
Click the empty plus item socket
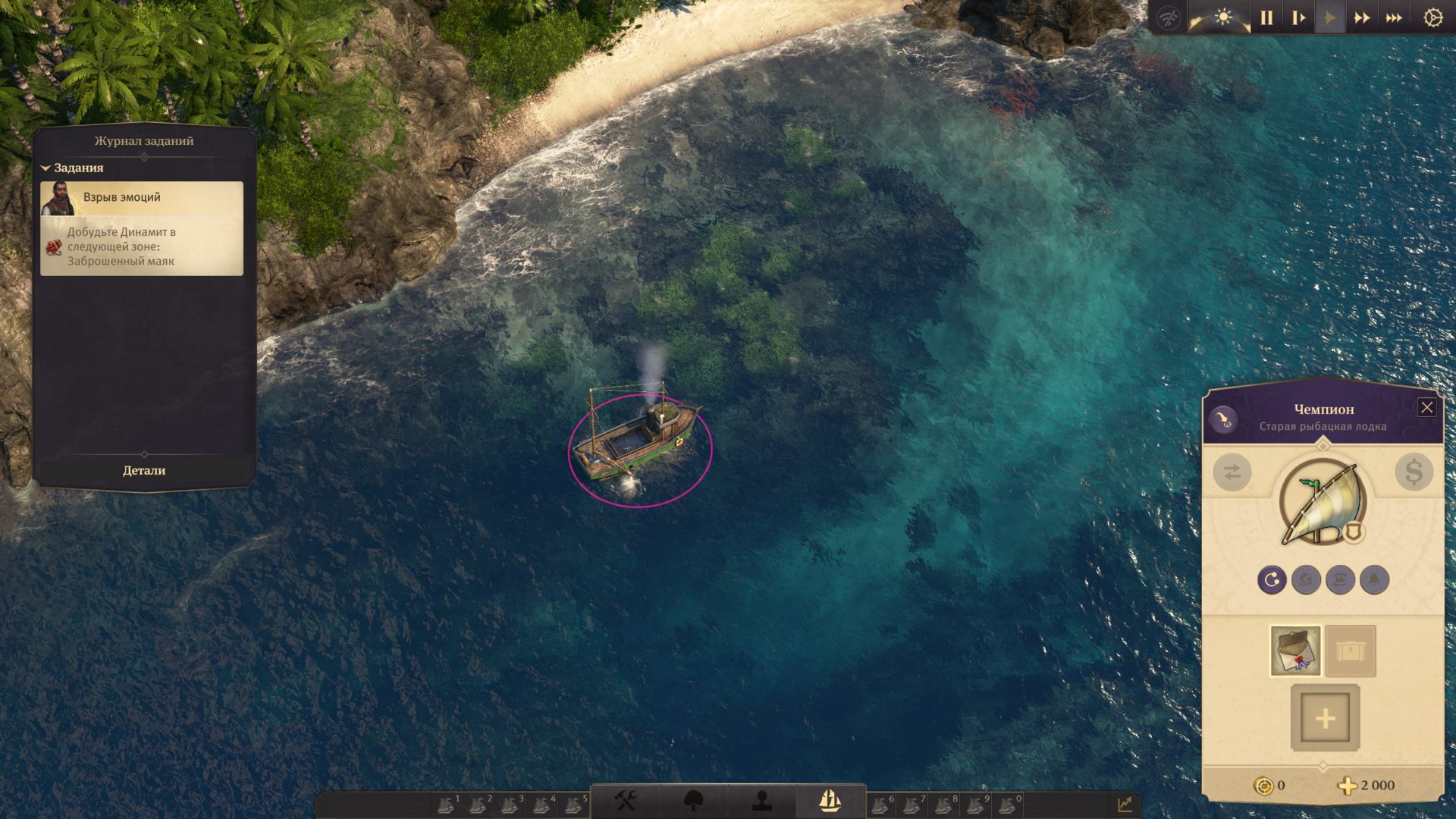[x=1325, y=718]
